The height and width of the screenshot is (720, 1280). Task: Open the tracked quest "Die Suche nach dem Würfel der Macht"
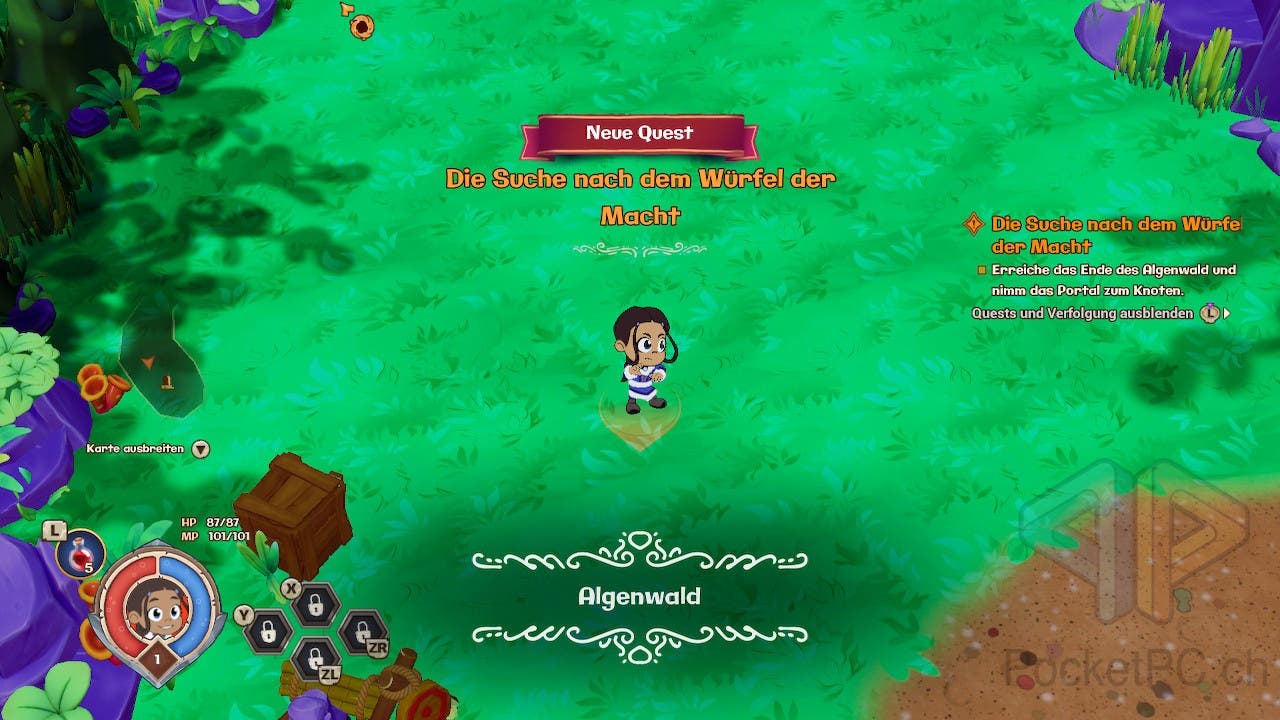[x=1115, y=234]
